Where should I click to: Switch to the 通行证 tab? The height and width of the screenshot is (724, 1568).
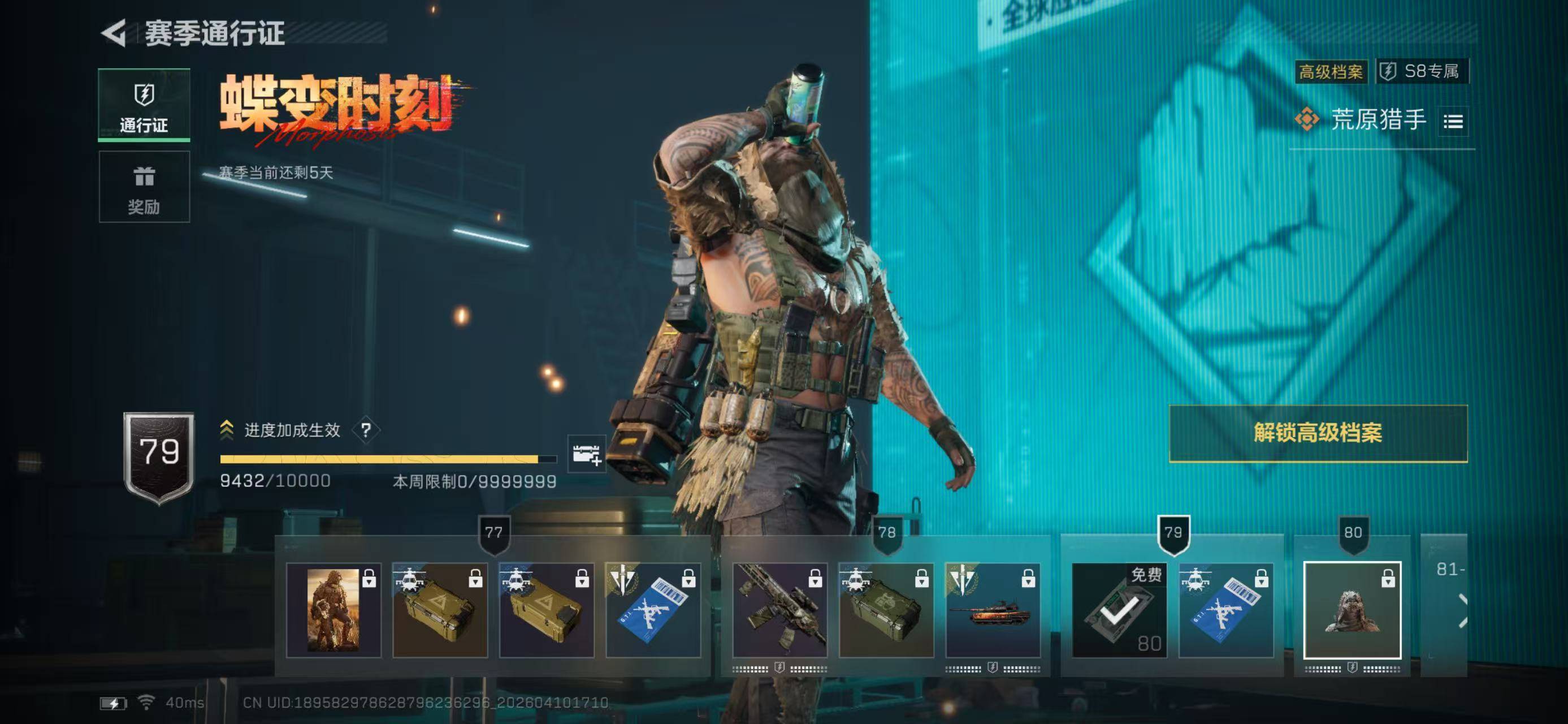(144, 105)
